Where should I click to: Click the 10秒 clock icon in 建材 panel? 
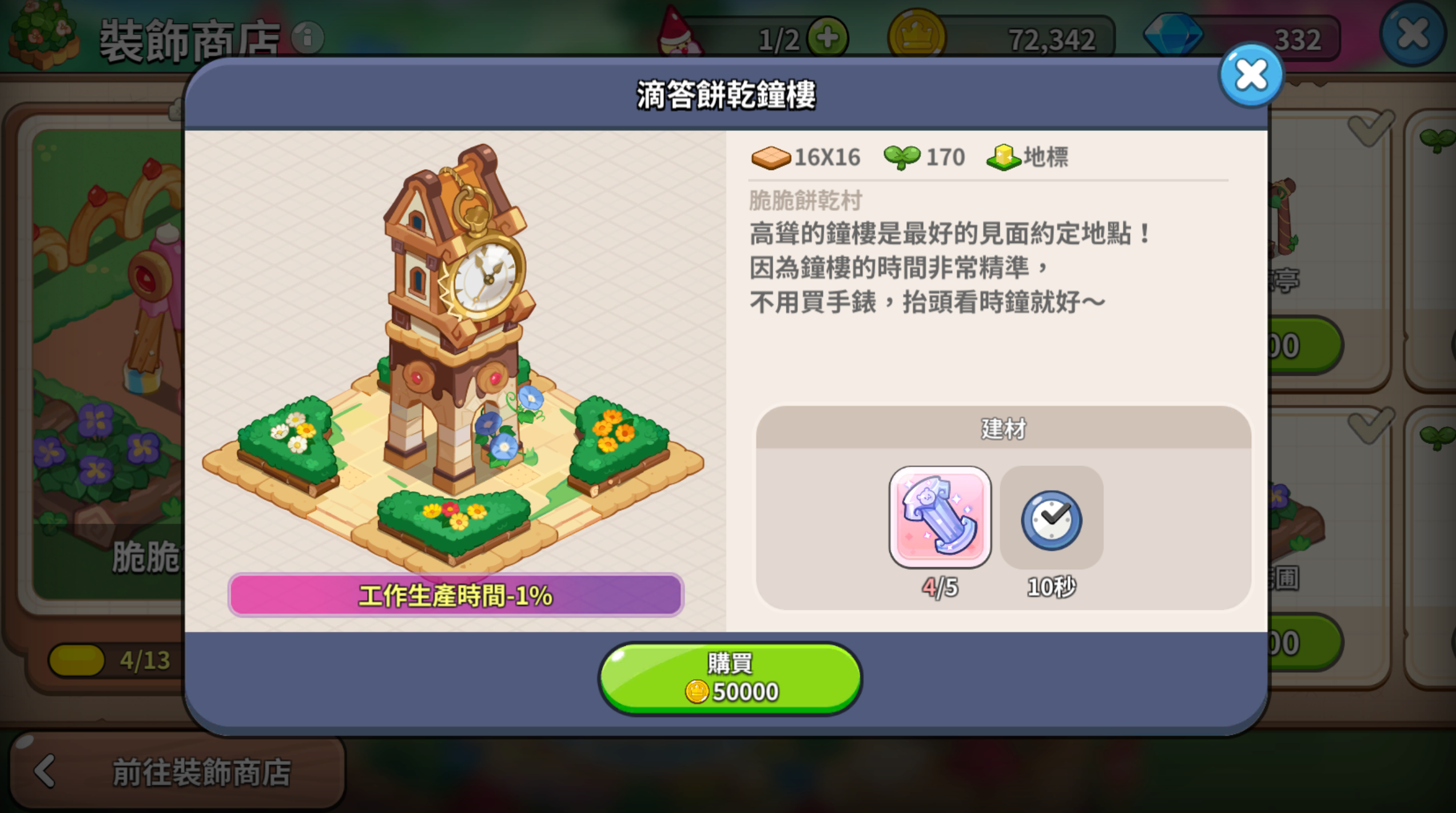1051,519
